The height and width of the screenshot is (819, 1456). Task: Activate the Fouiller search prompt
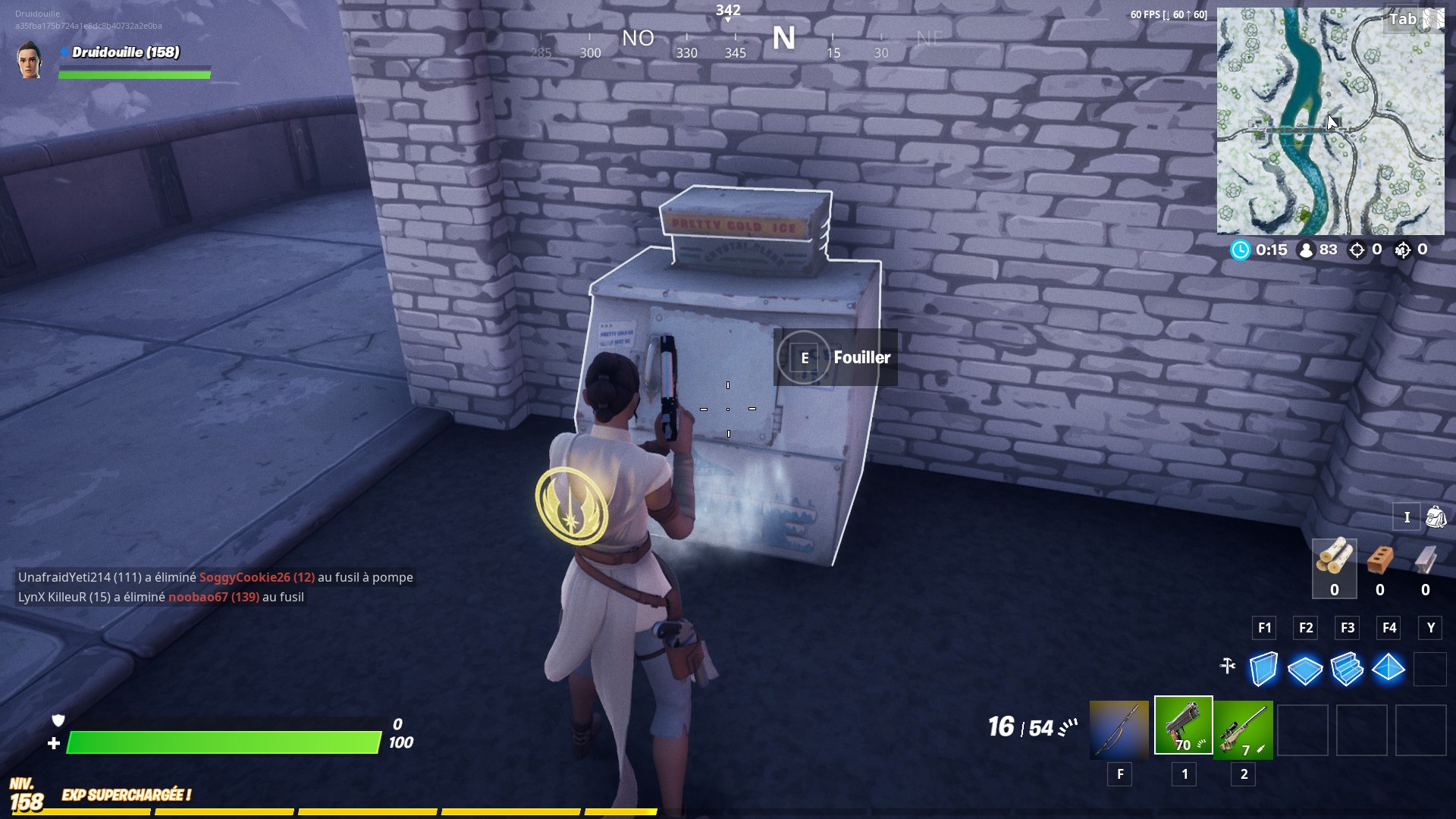[x=862, y=357]
